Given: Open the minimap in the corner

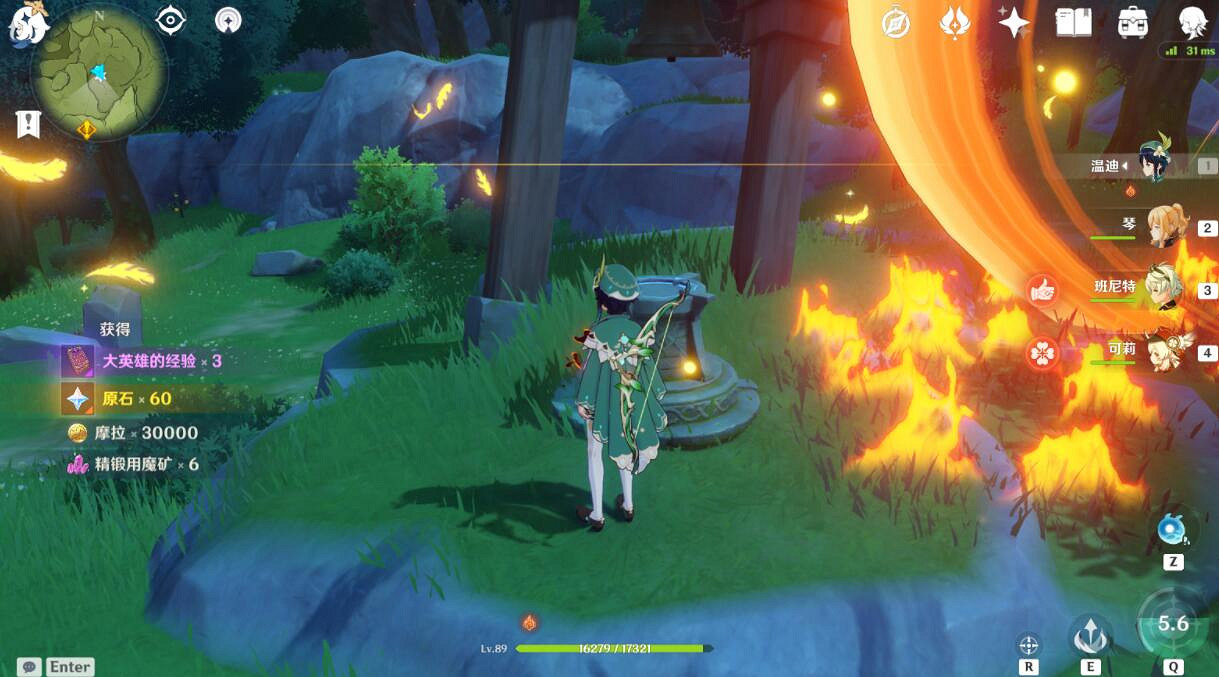Looking at the screenshot, I should (98, 72).
